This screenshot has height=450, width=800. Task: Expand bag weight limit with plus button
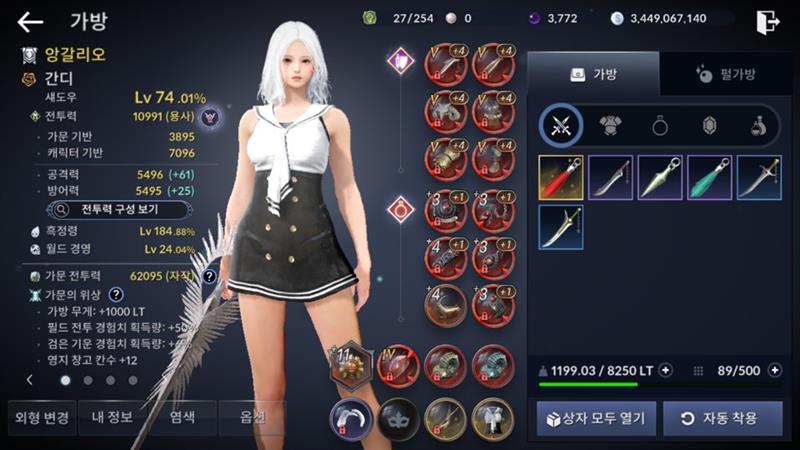(666, 370)
